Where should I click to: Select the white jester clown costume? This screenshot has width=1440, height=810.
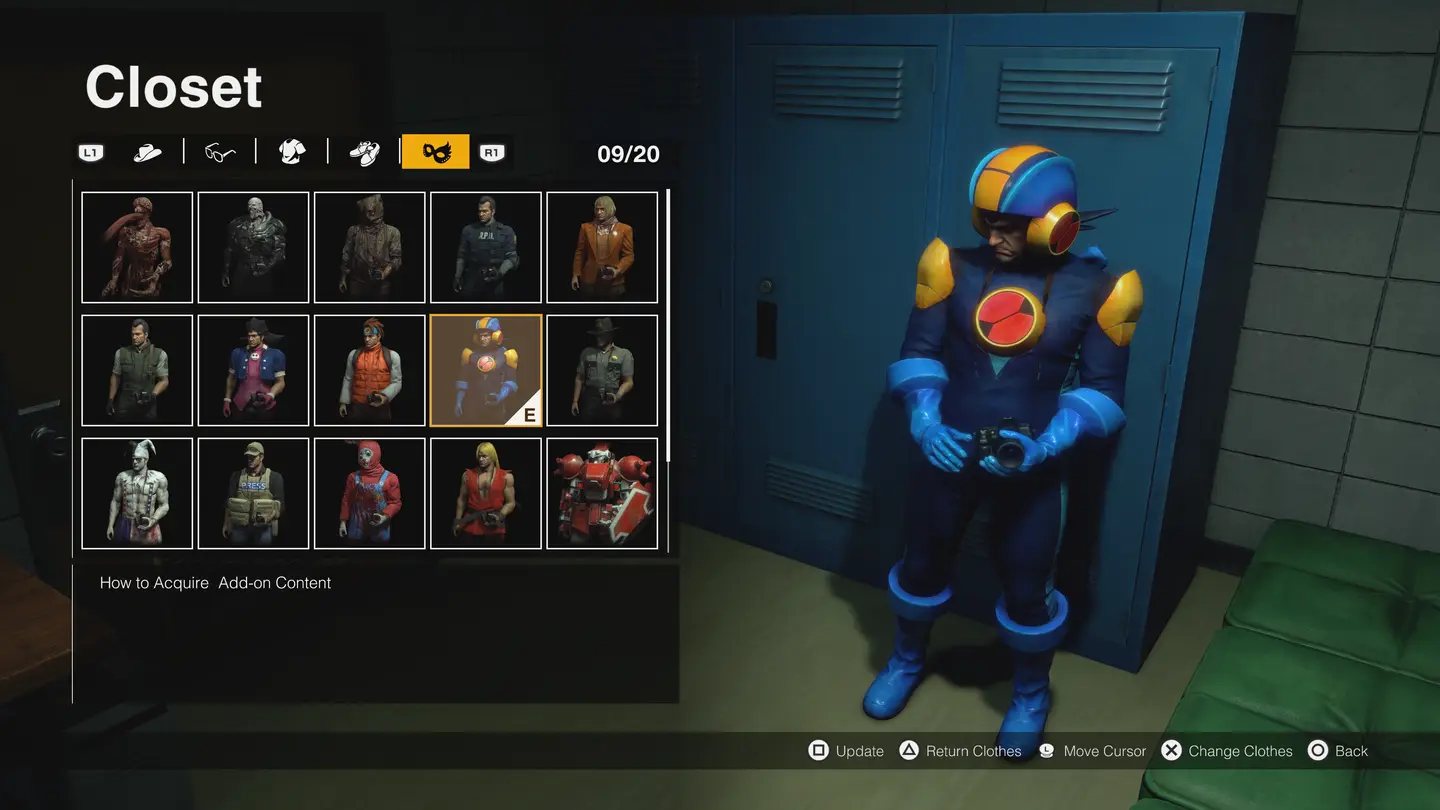tap(137, 493)
